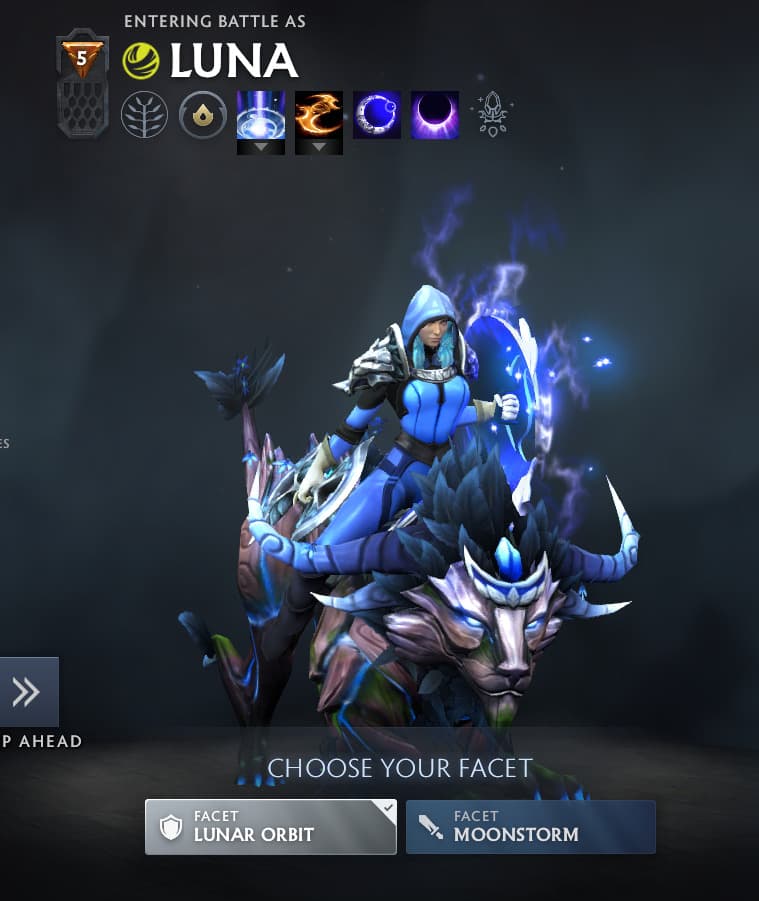Choose the Lunar Orbit facet
This screenshot has width=759, height=901.
(x=270, y=827)
